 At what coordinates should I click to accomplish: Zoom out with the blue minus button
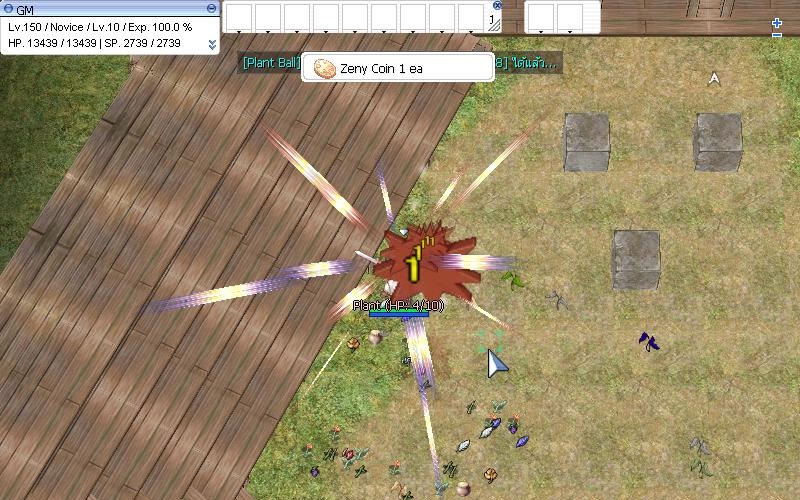[777, 35]
